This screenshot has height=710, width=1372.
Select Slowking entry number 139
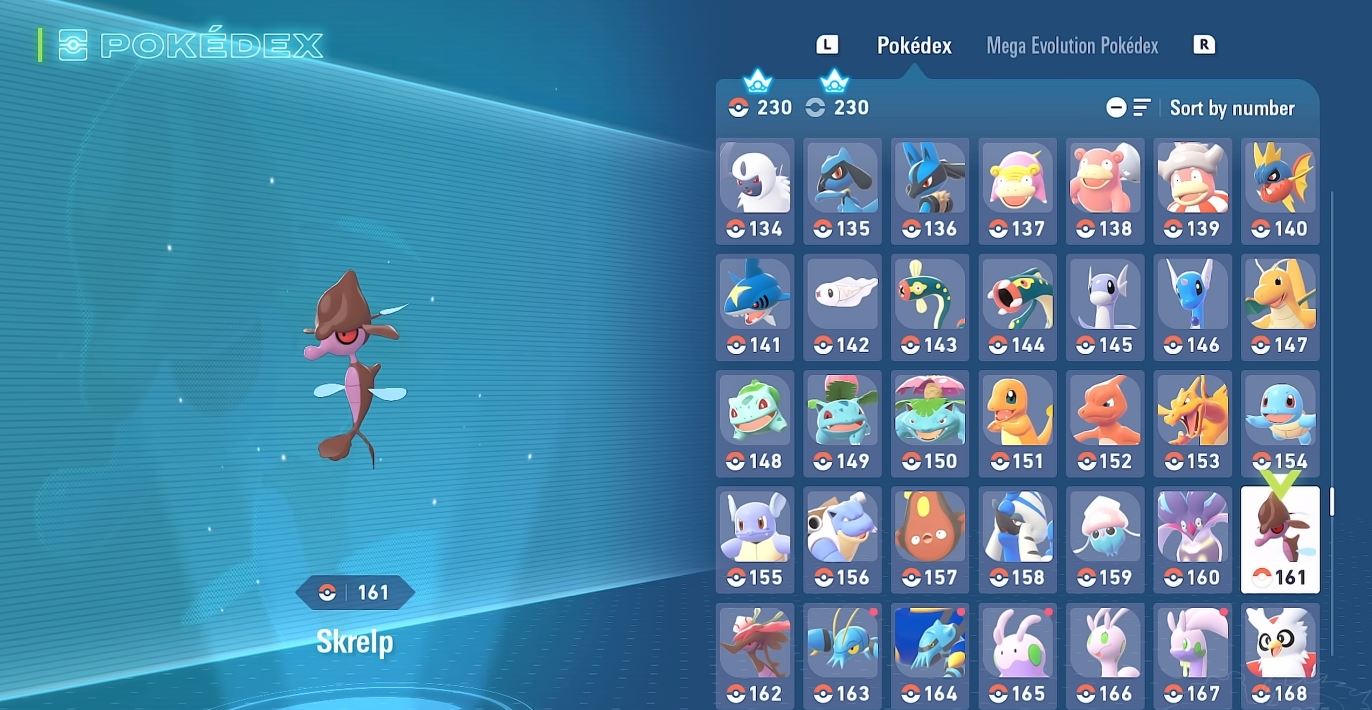click(1193, 191)
